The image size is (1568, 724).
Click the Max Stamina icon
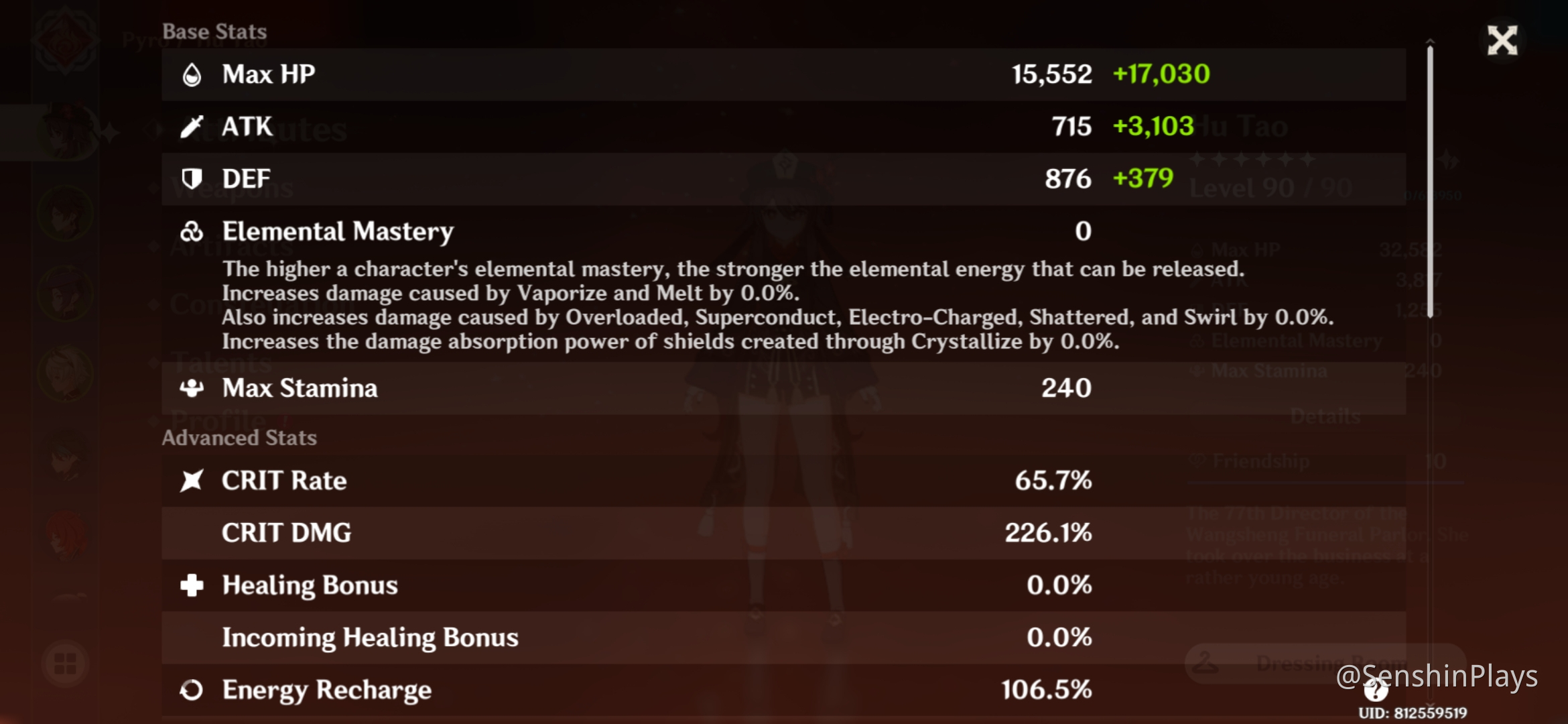192,387
